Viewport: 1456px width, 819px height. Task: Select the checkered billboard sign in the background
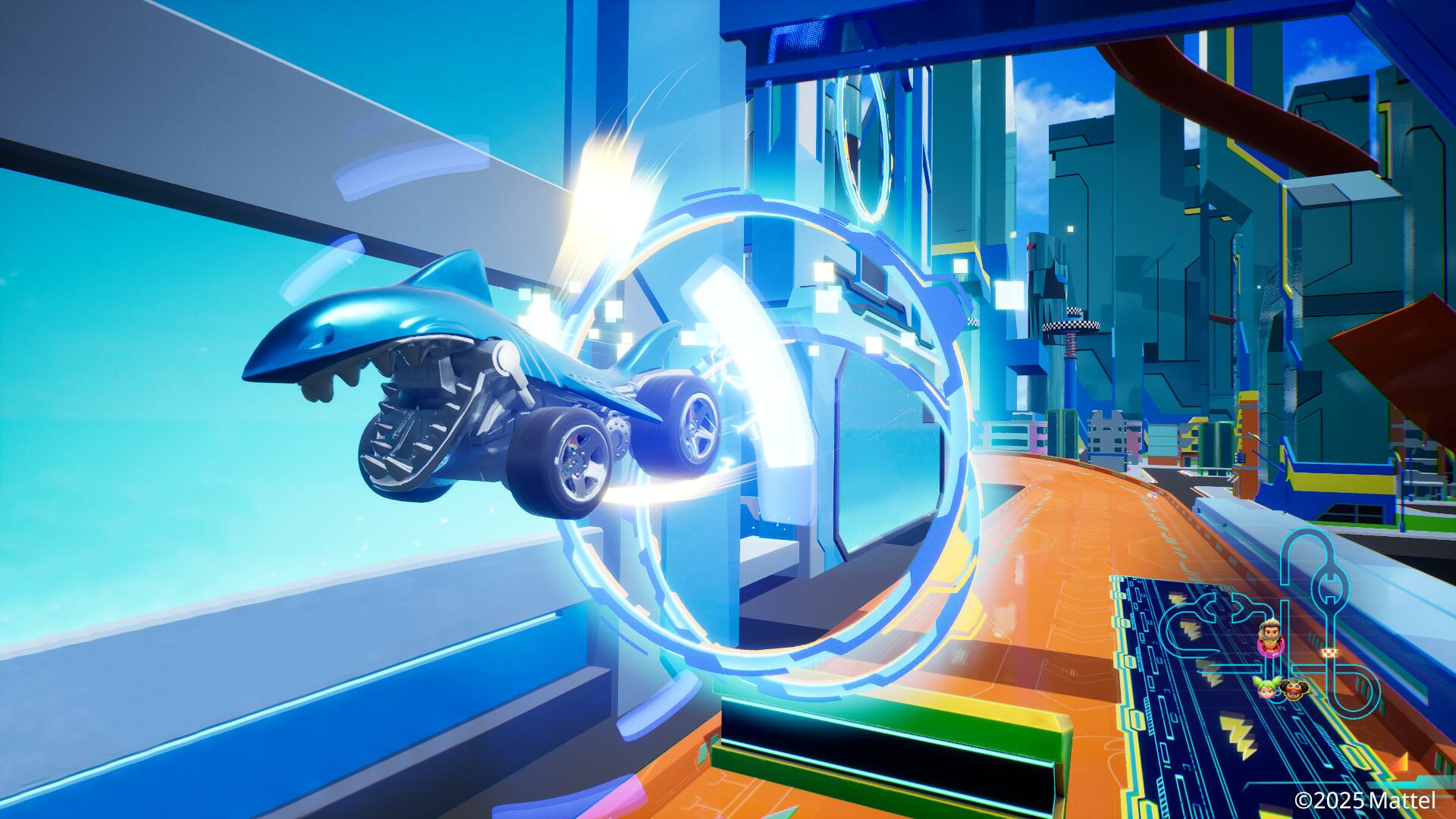tap(1070, 325)
